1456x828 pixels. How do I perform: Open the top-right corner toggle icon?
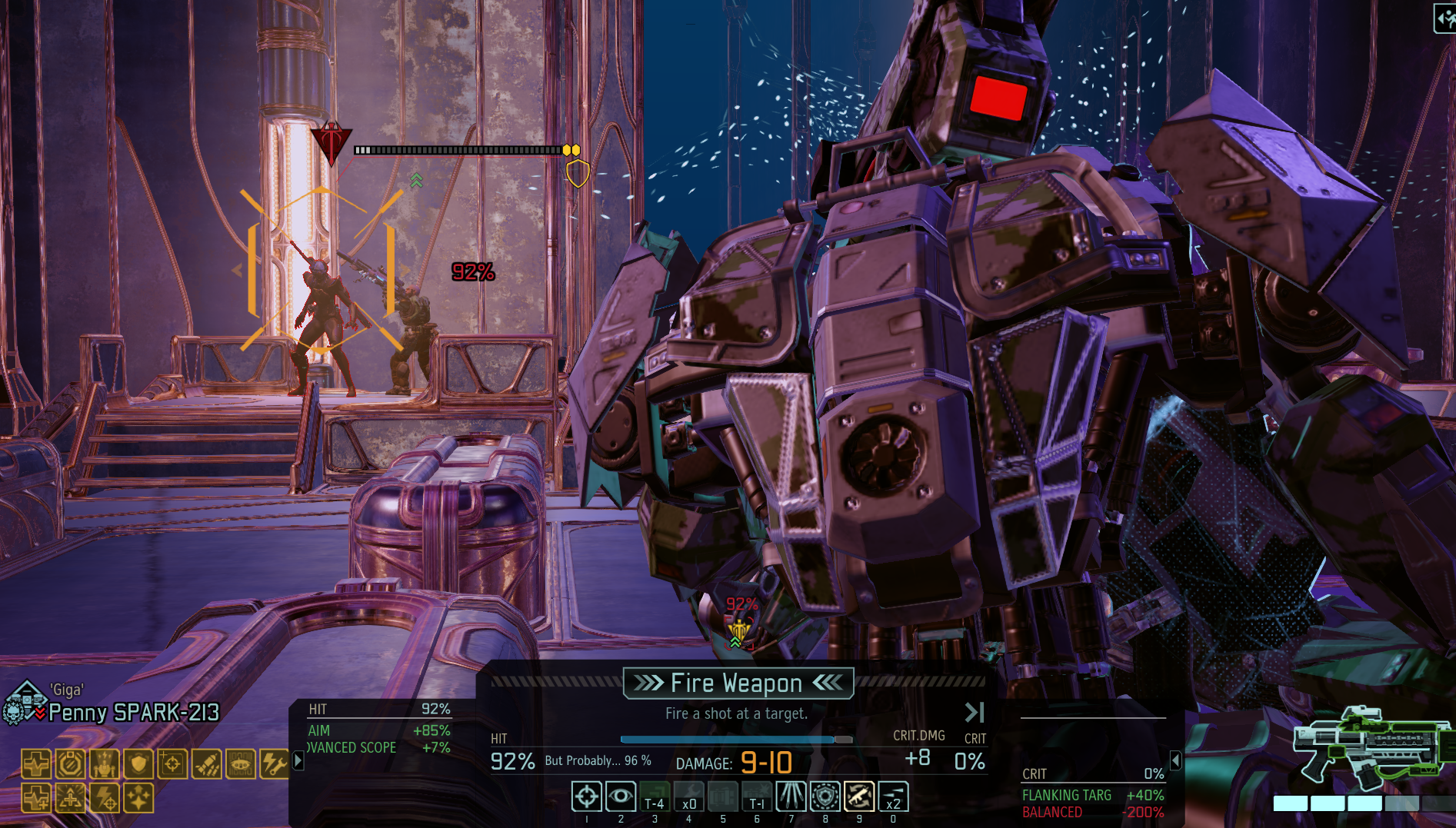[1444, 18]
